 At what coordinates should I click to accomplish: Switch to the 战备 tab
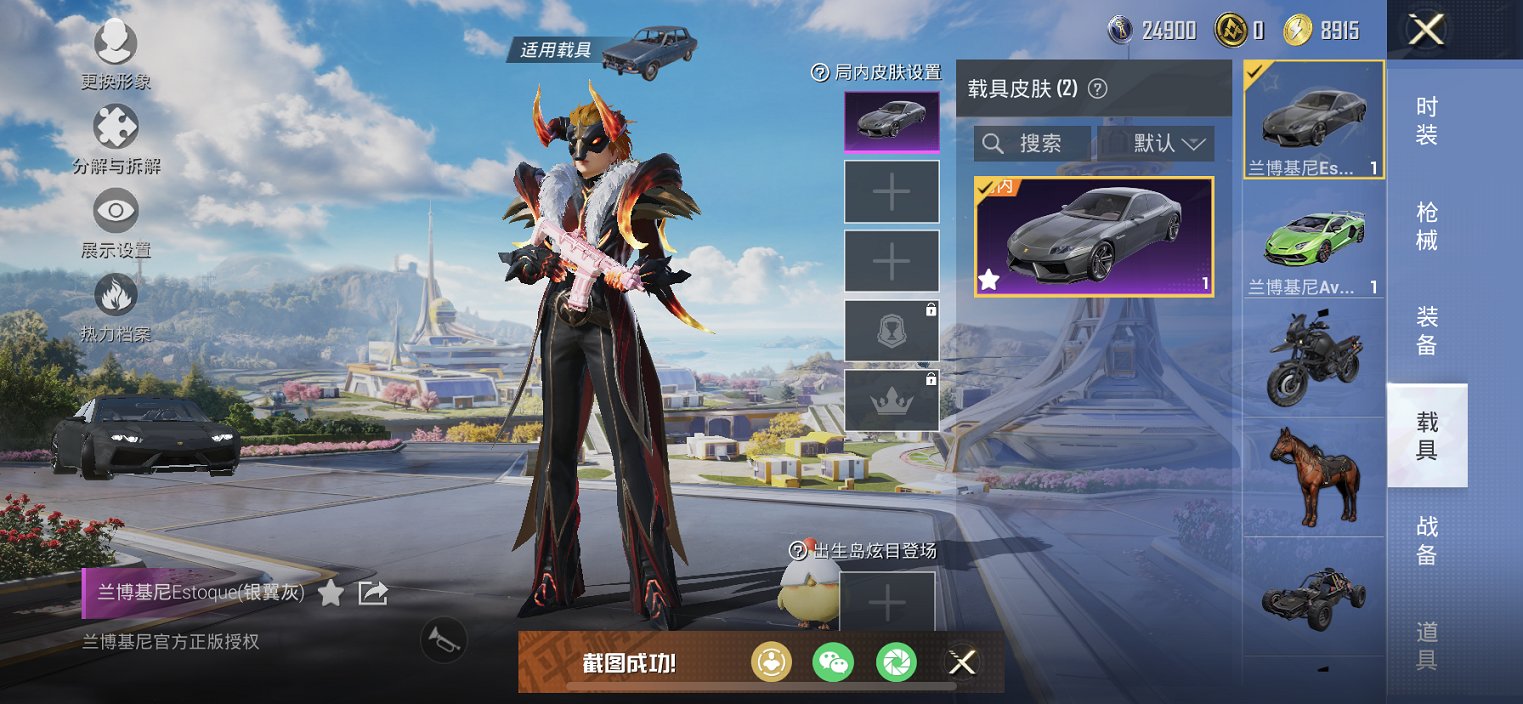coord(1426,540)
